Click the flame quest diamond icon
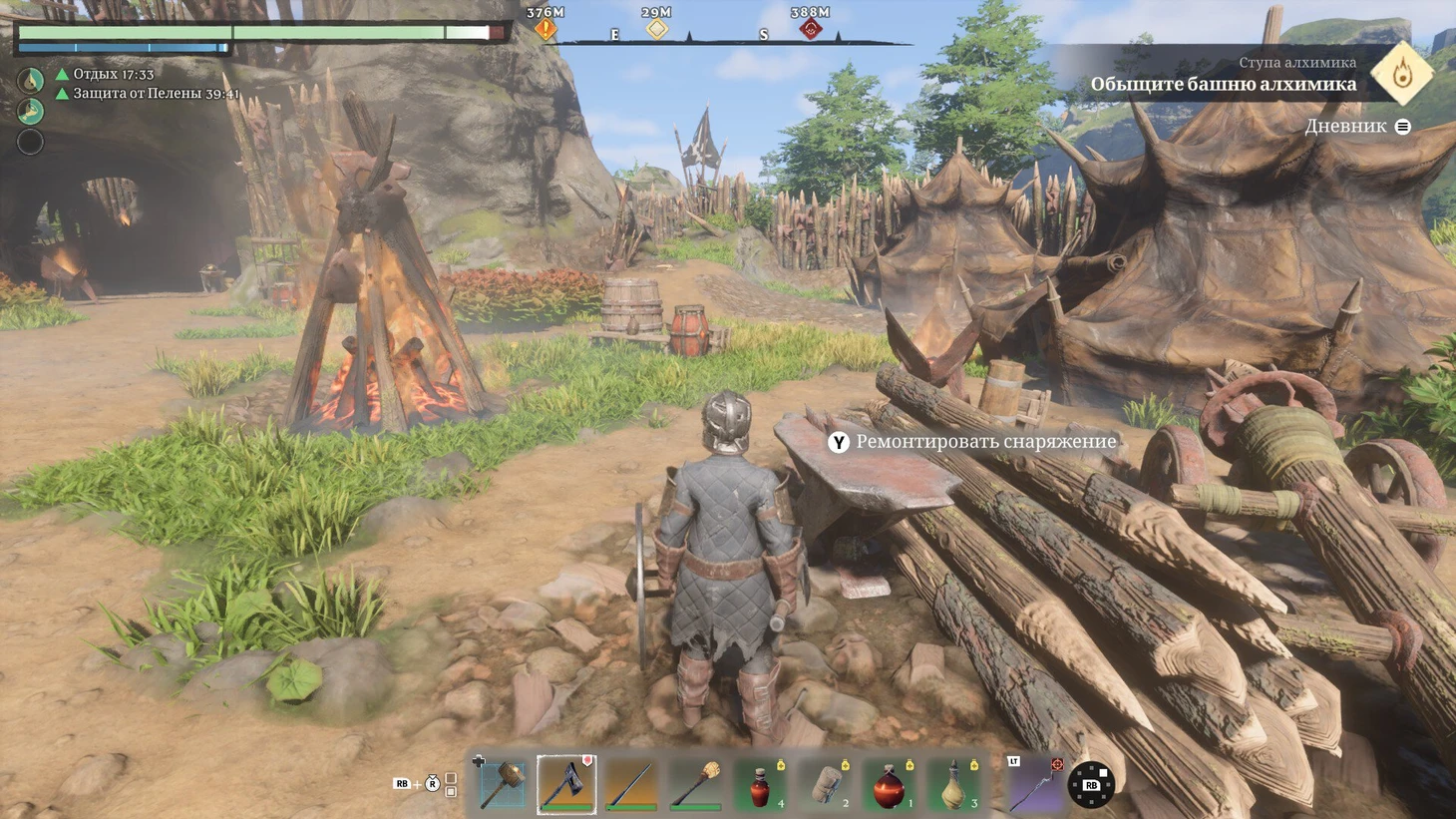This screenshot has height=819, width=1456. tap(1401, 73)
